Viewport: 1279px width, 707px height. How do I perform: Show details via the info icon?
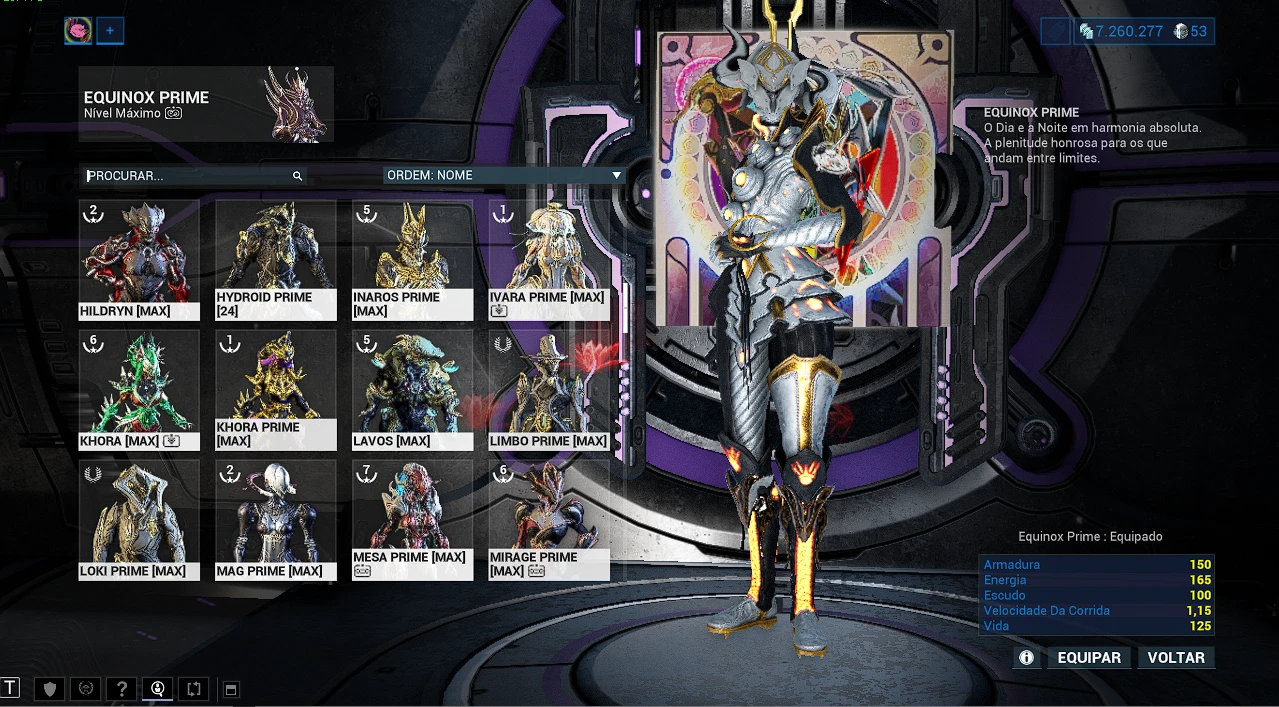click(x=1026, y=658)
